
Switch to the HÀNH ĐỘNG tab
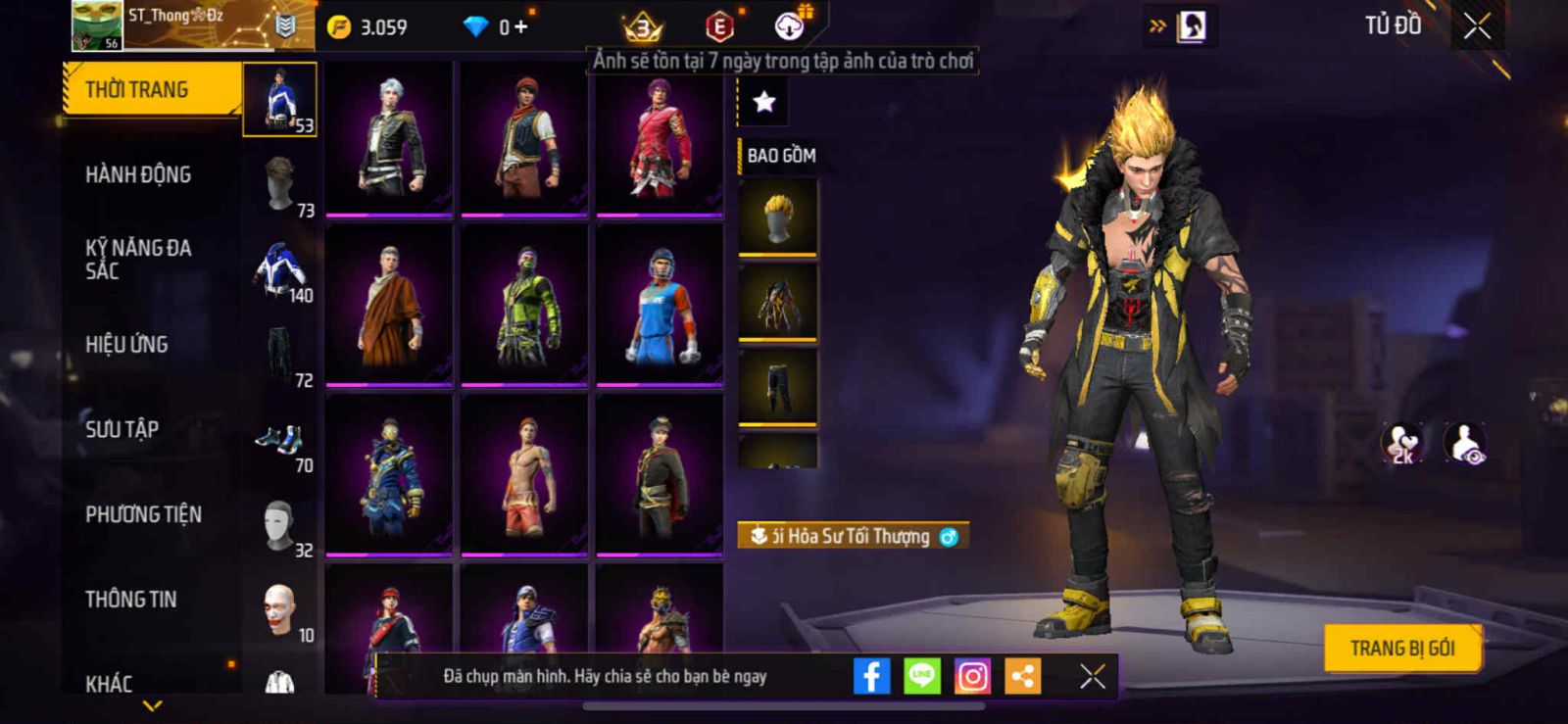[x=138, y=174]
